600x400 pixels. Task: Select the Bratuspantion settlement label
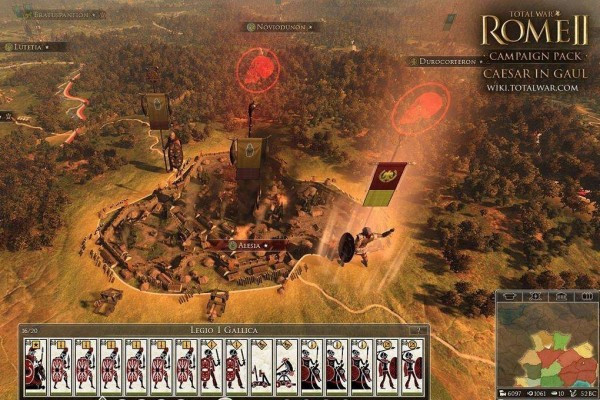coord(60,15)
